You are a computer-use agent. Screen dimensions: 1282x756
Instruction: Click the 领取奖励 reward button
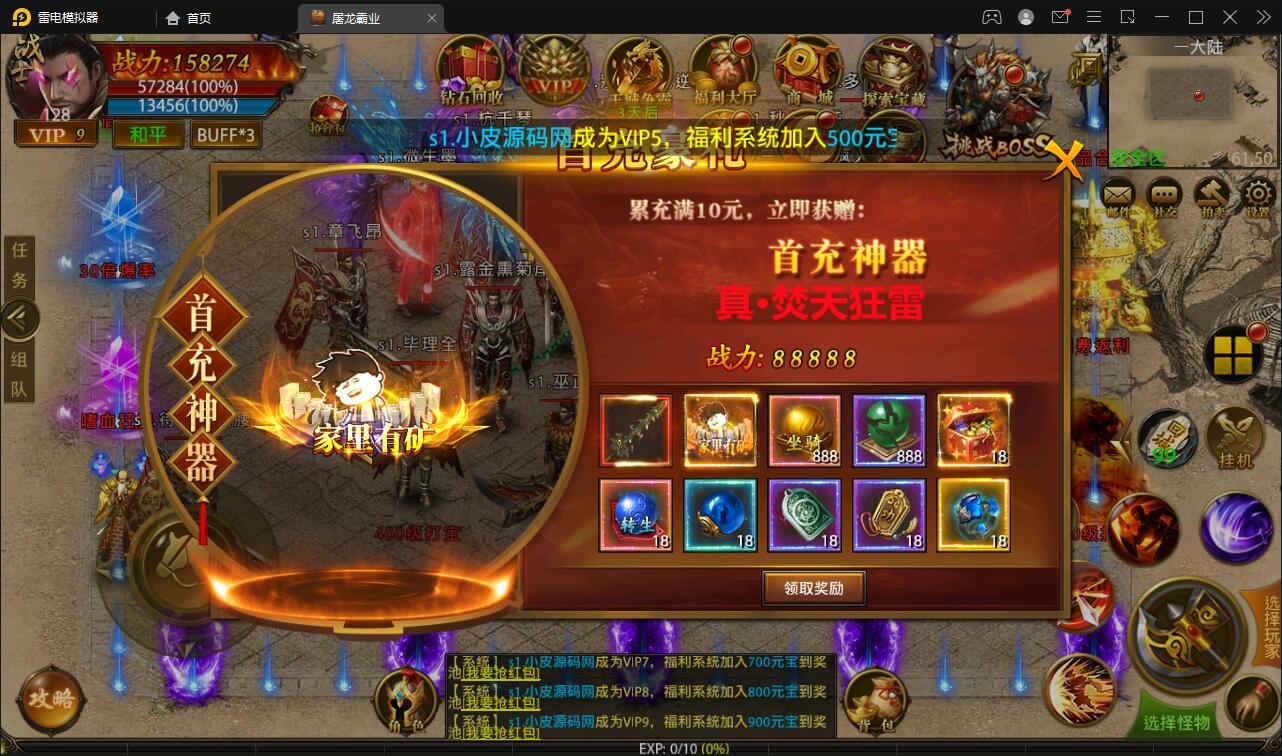(813, 588)
